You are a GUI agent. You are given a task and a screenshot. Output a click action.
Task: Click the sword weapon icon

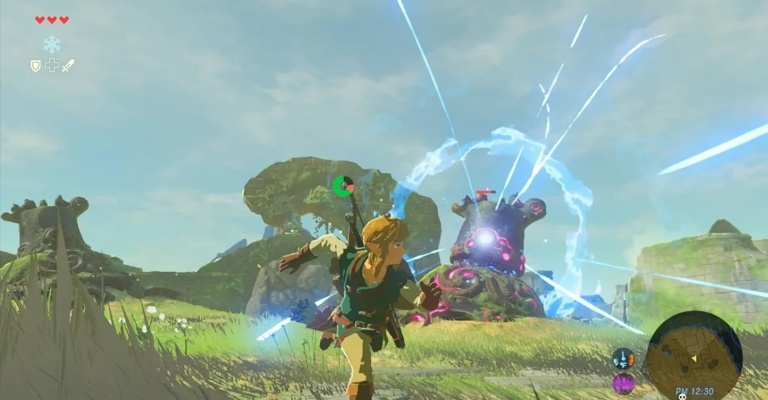68,65
